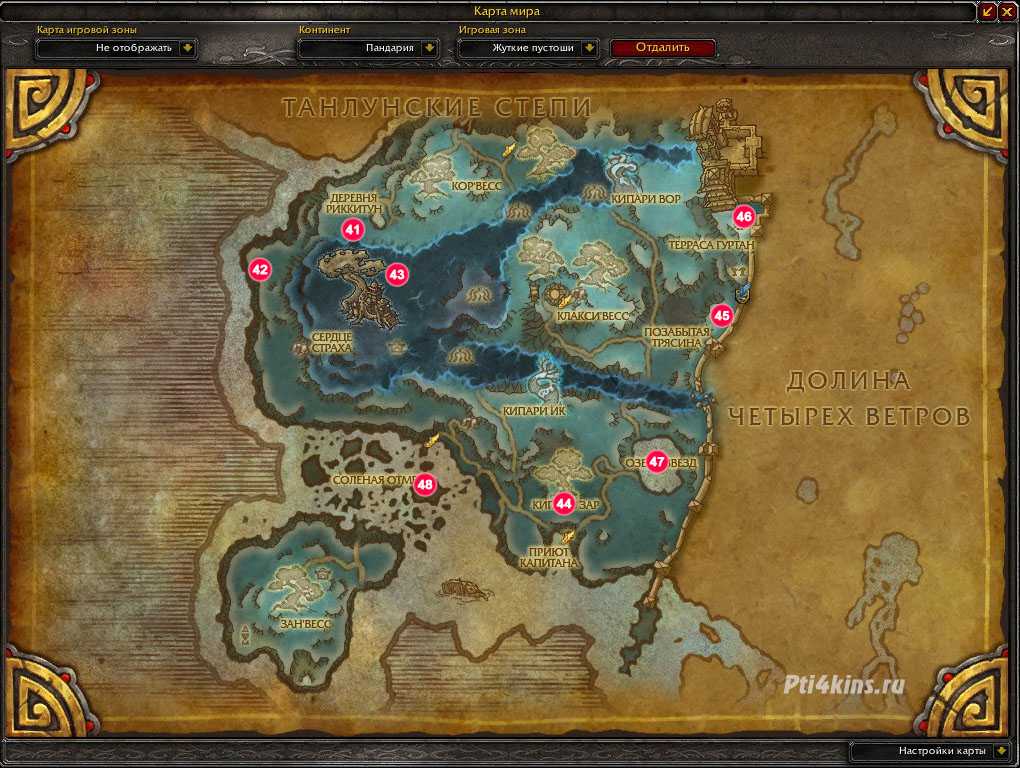Open the Игровая зона dropdown showing Жуткие пустоши
This screenshot has height=768, width=1020.
click(590, 48)
